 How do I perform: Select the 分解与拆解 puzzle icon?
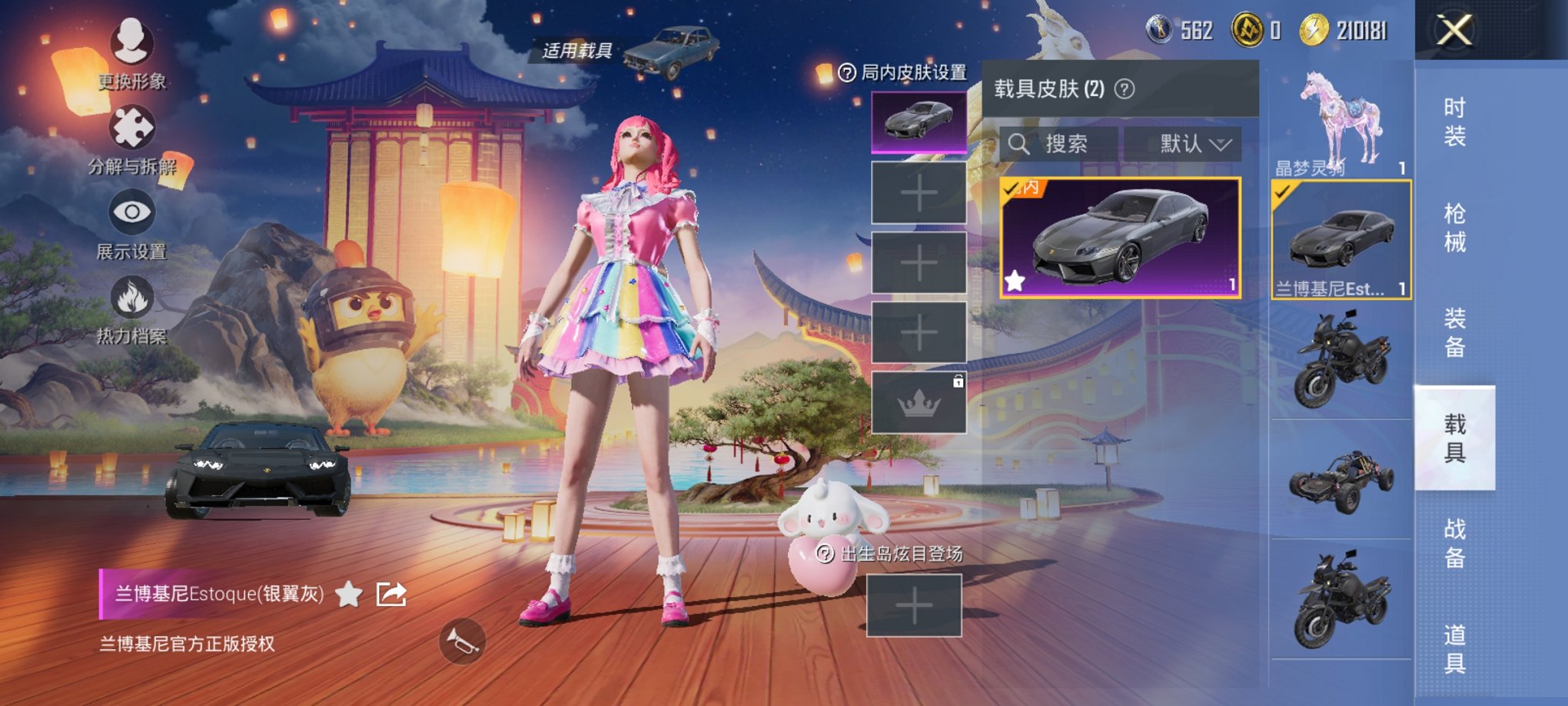[131, 128]
